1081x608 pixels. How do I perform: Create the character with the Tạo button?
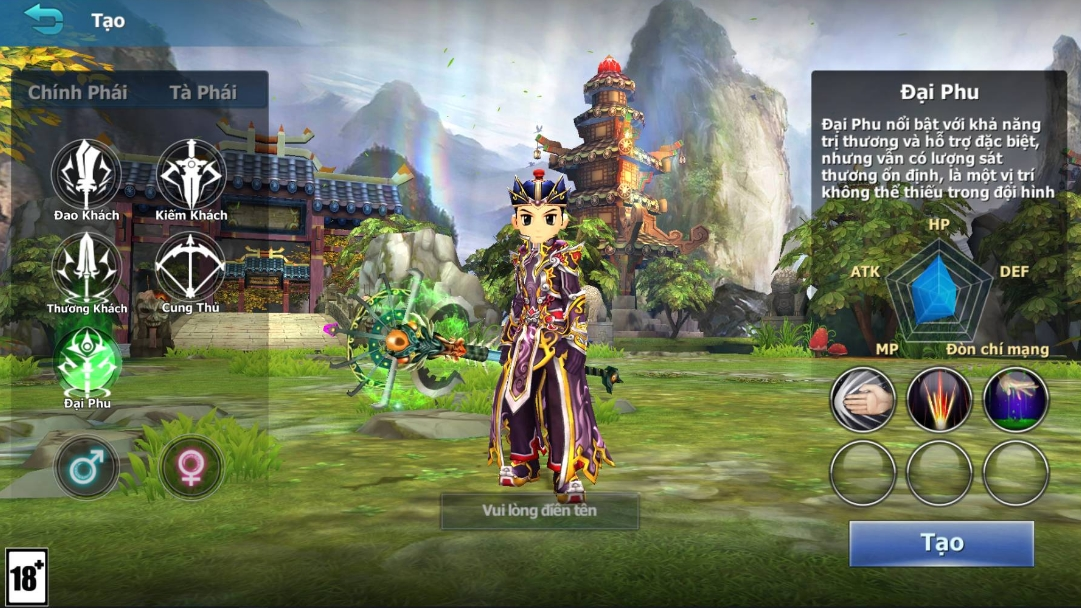(941, 543)
